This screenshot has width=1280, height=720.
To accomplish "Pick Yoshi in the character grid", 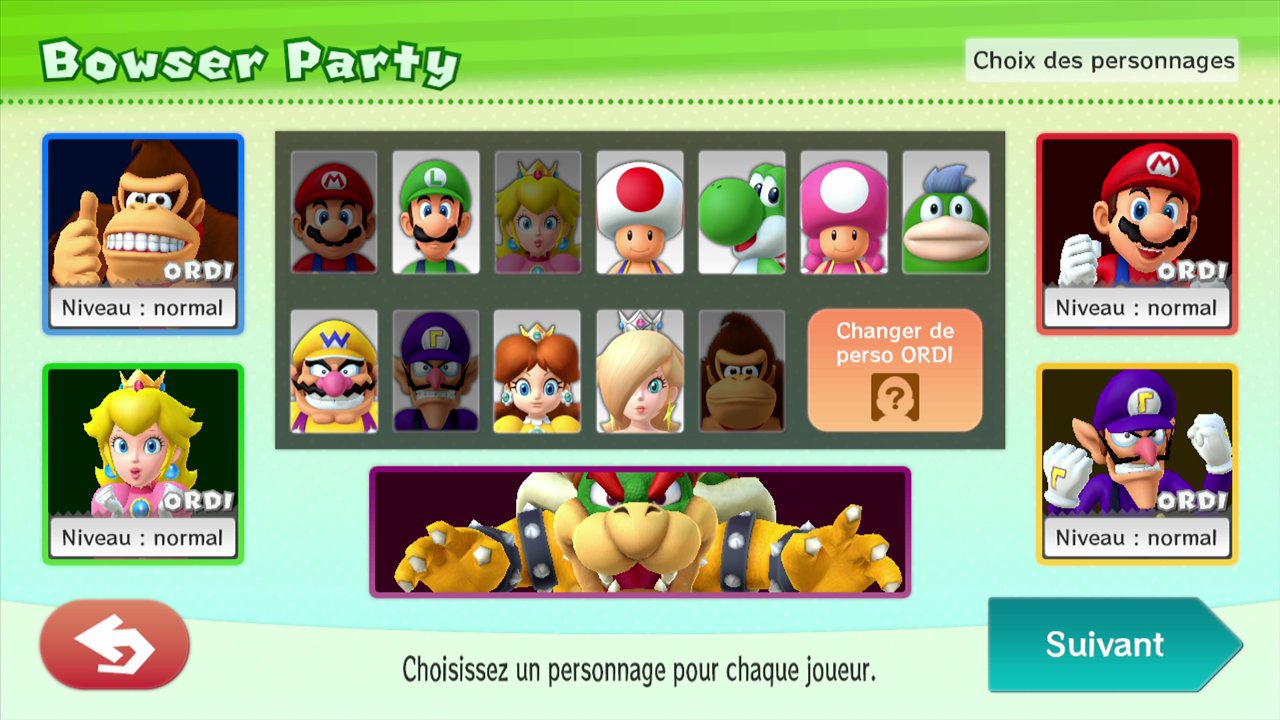I will click(742, 212).
